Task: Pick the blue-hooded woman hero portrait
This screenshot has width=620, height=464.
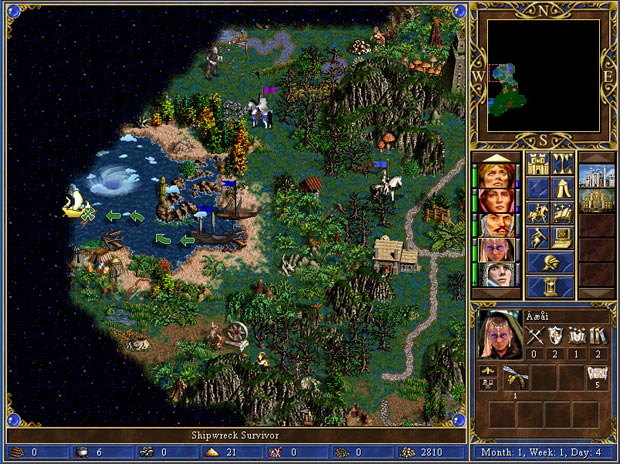Action: [494, 274]
